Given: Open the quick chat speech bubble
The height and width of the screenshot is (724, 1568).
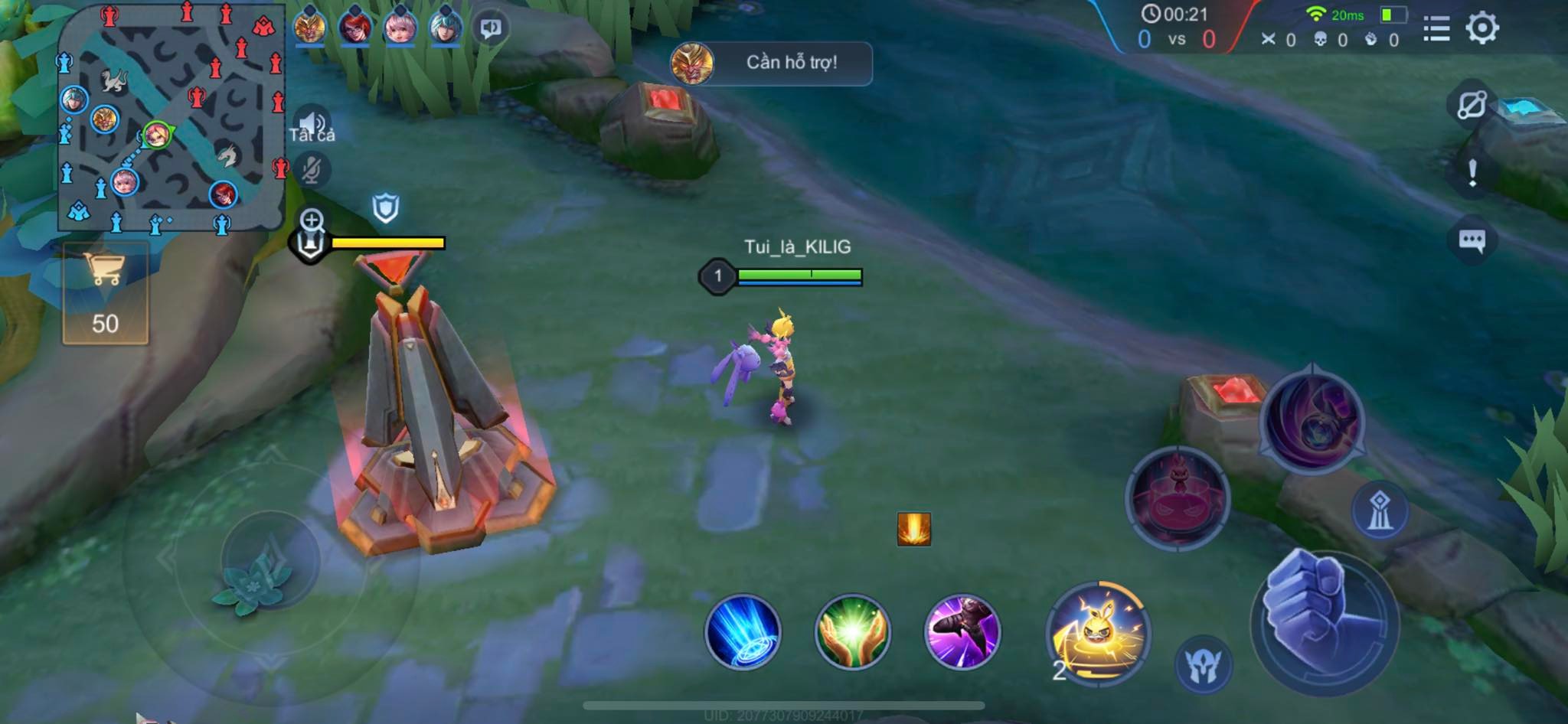Looking at the screenshot, I should 1472,240.
